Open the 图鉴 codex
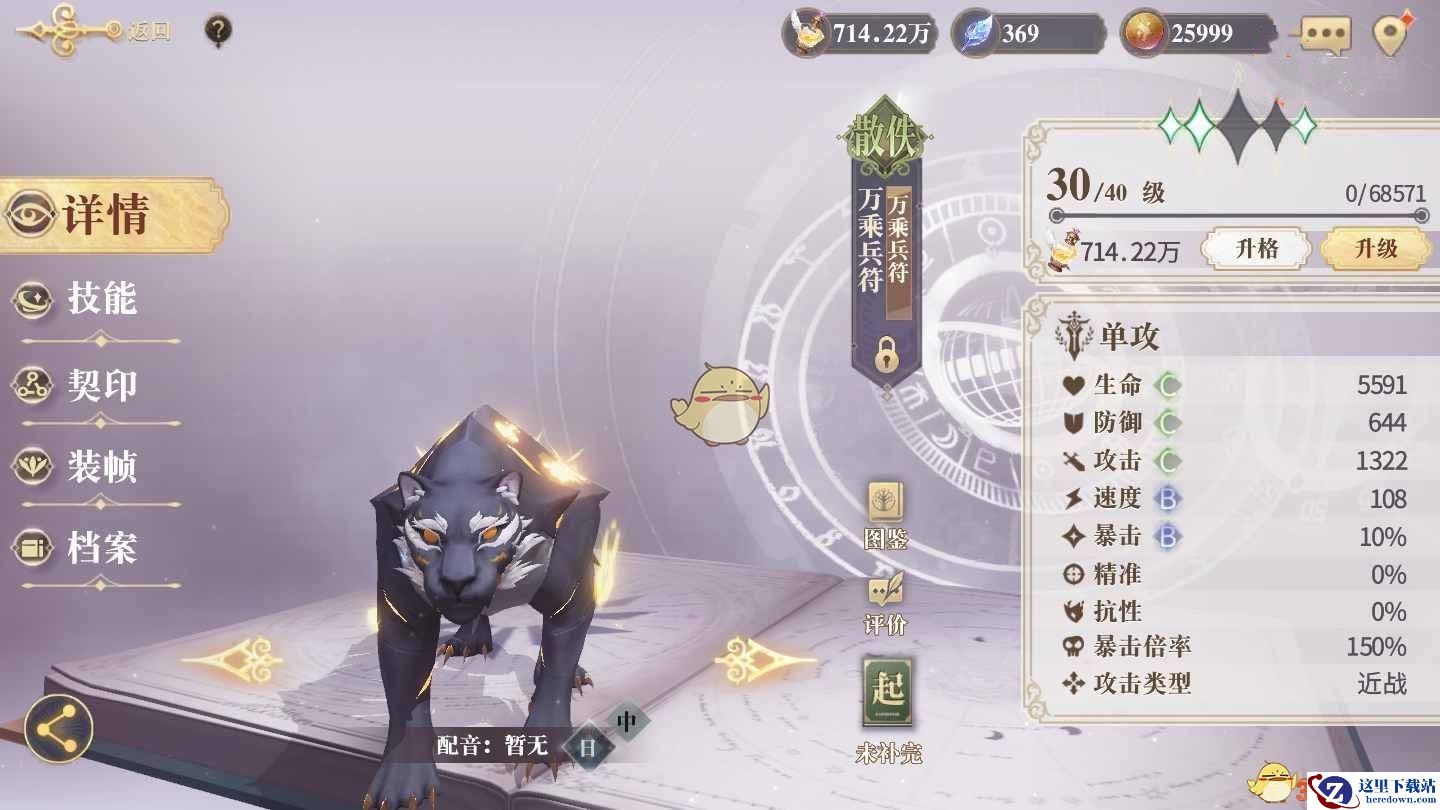Screen dimensions: 1440x810 click(x=886, y=514)
